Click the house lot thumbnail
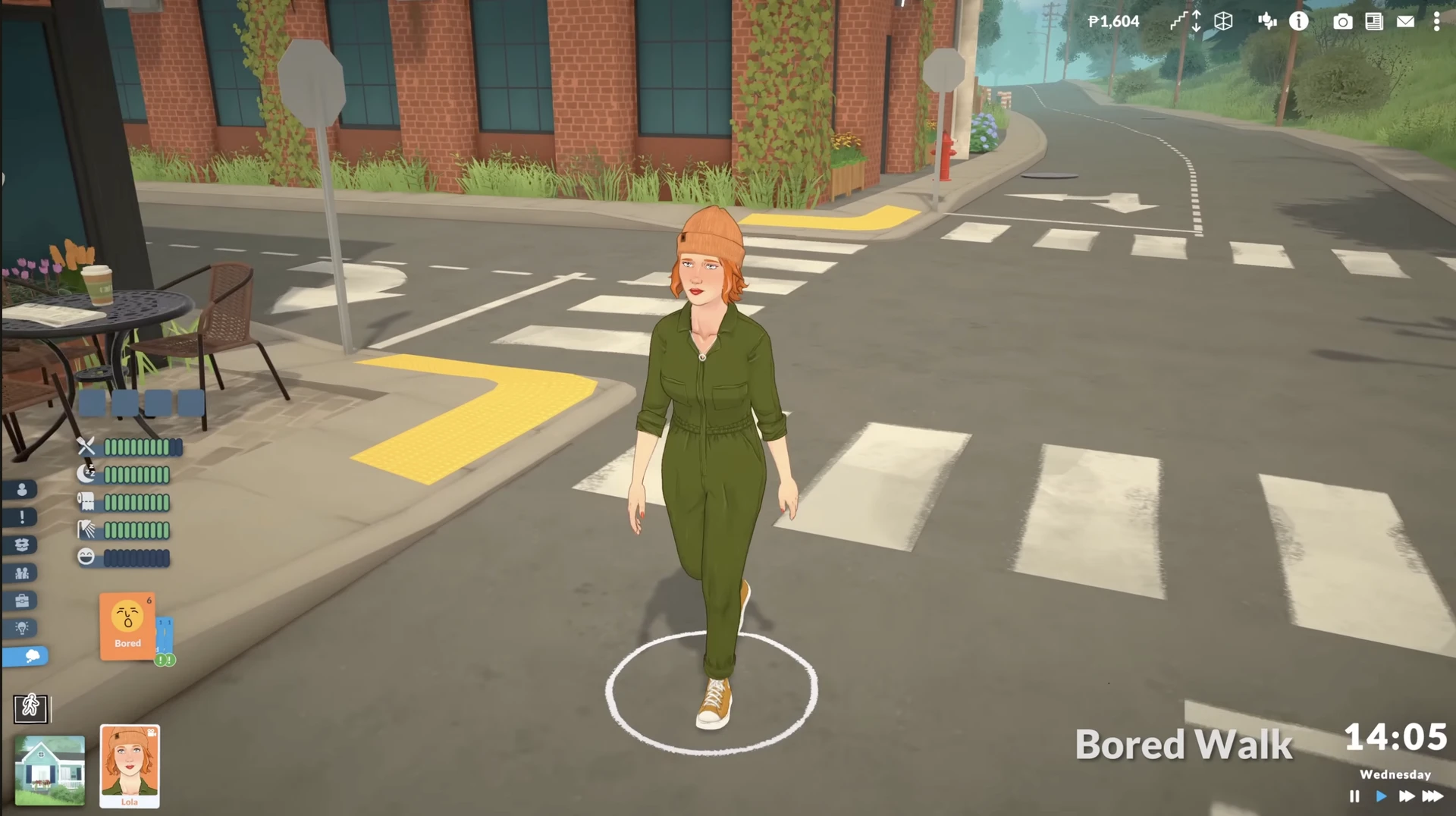Image resolution: width=1456 pixels, height=816 pixels. click(50, 770)
